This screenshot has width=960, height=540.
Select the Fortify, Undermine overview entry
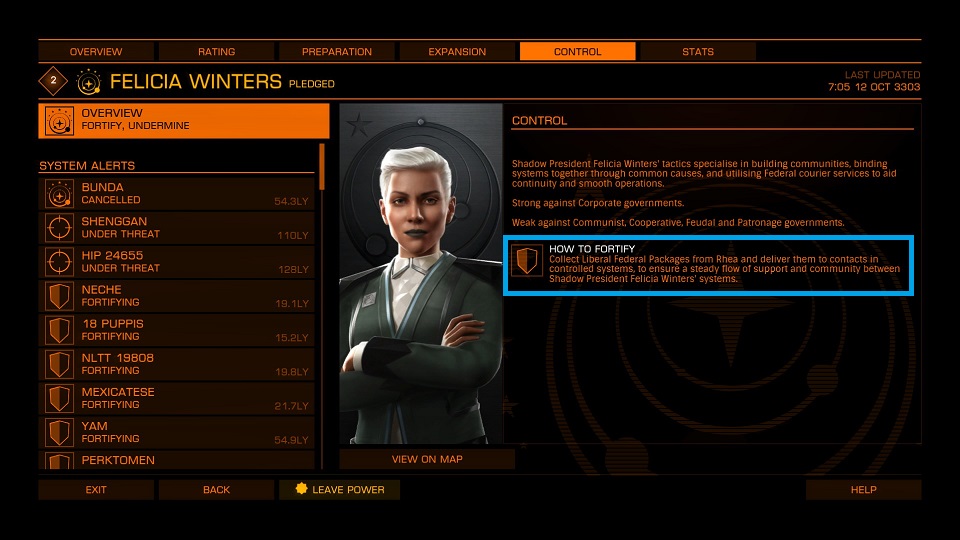click(x=184, y=120)
